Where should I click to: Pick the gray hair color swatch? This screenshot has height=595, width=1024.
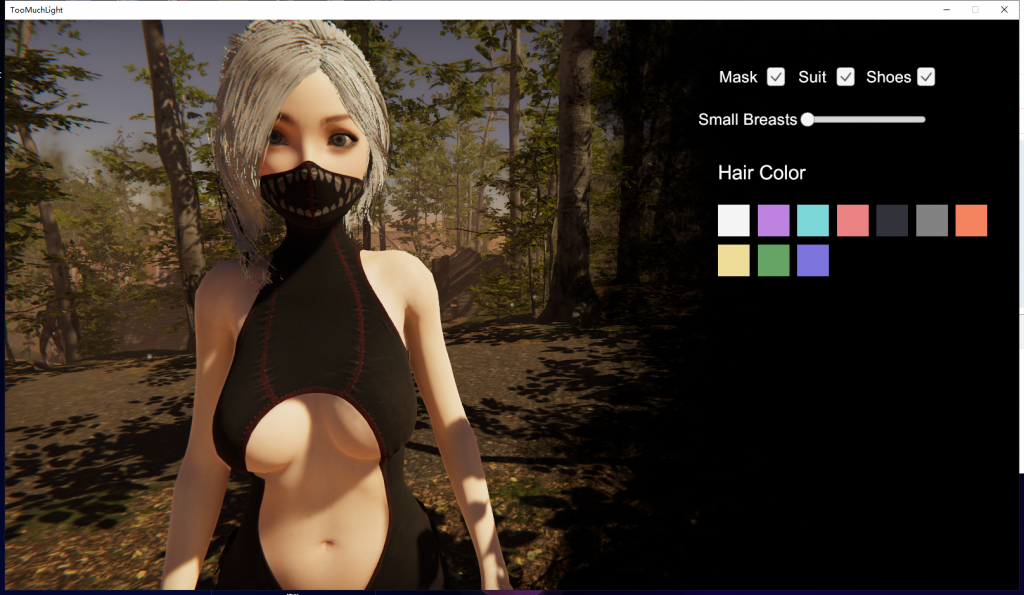(932, 220)
